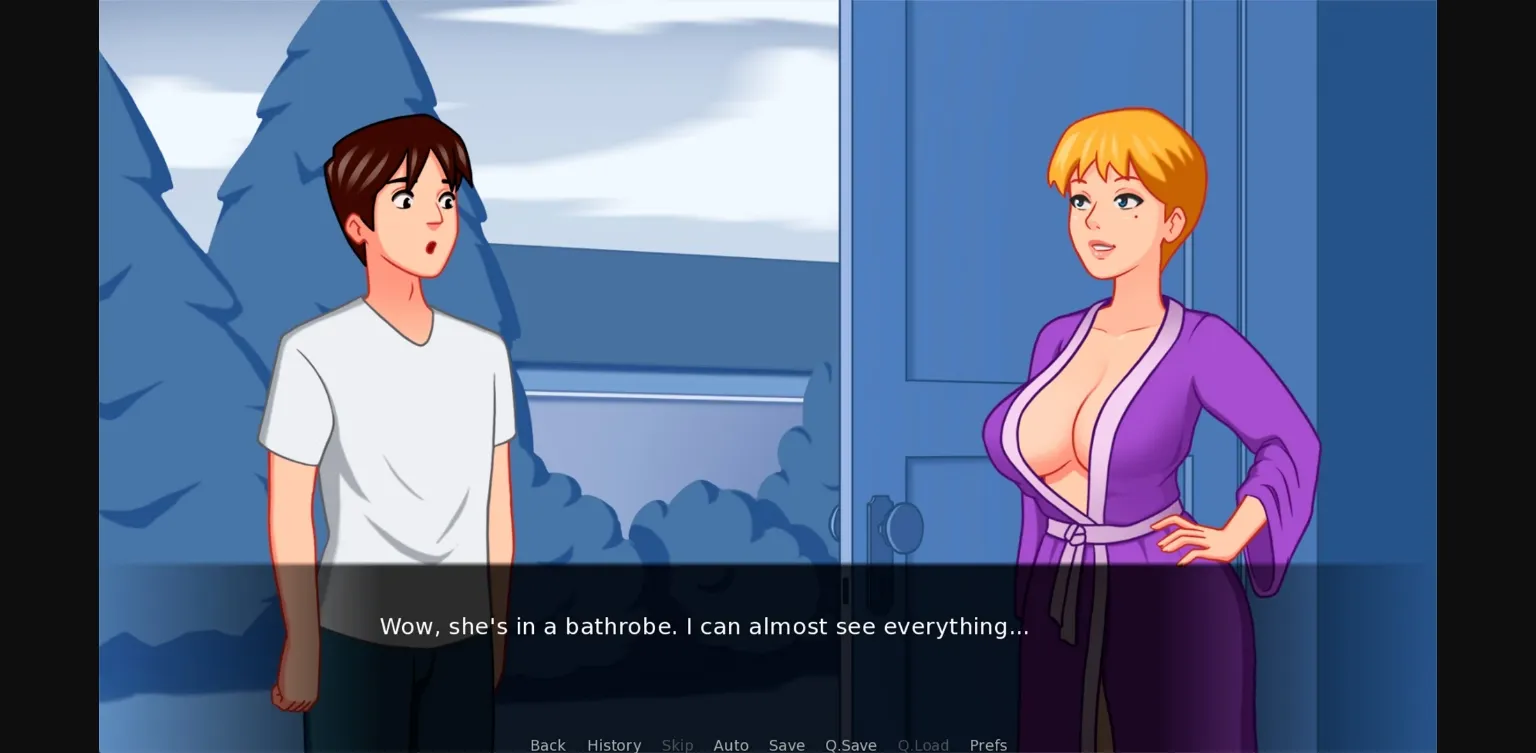Click between Skip and Auto on the quick menu
This screenshot has width=1536, height=753.
click(704, 745)
